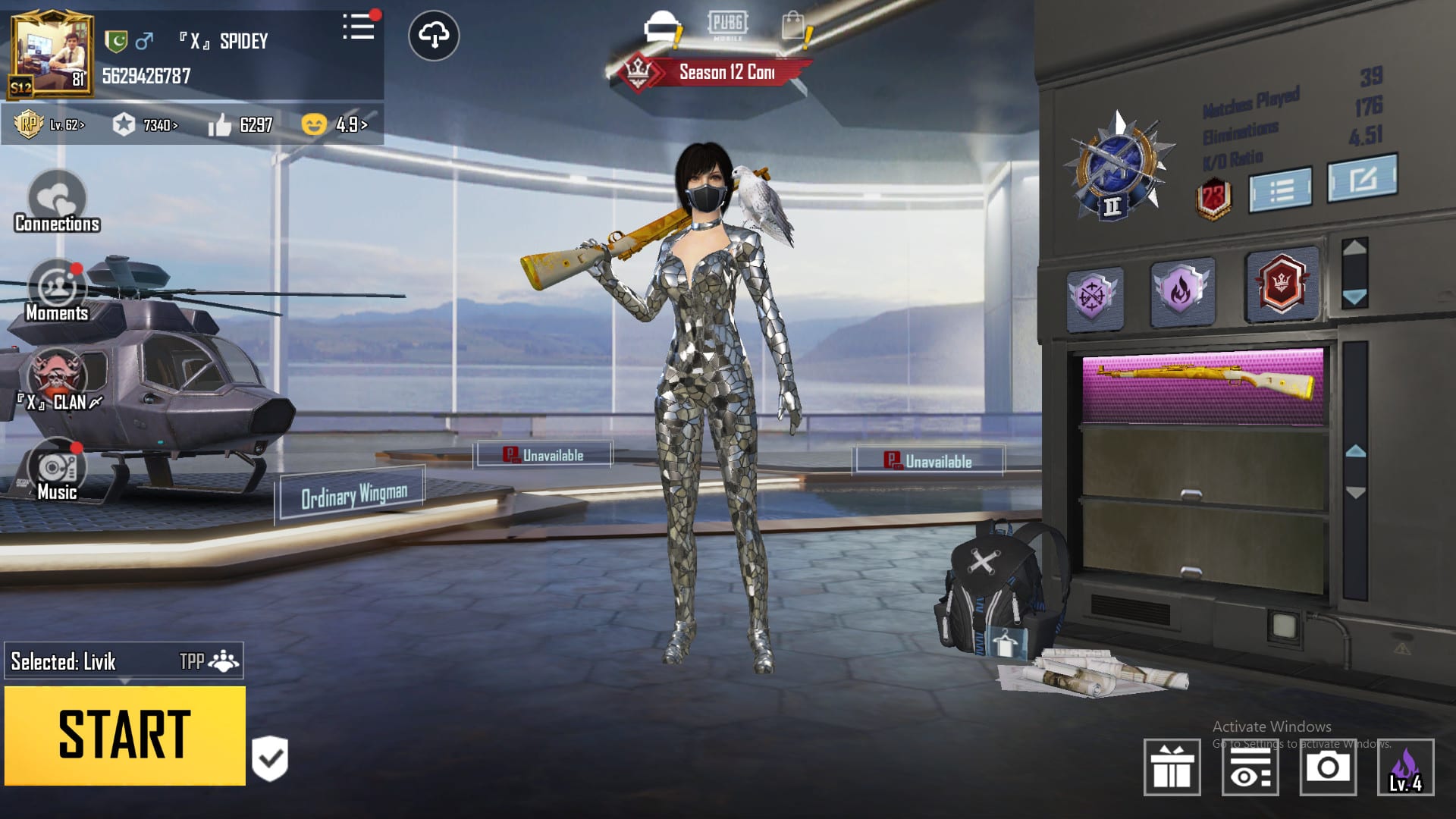The width and height of the screenshot is (1456, 819).
Task: Show the Season 12 Conqueror banner
Action: (713, 73)
